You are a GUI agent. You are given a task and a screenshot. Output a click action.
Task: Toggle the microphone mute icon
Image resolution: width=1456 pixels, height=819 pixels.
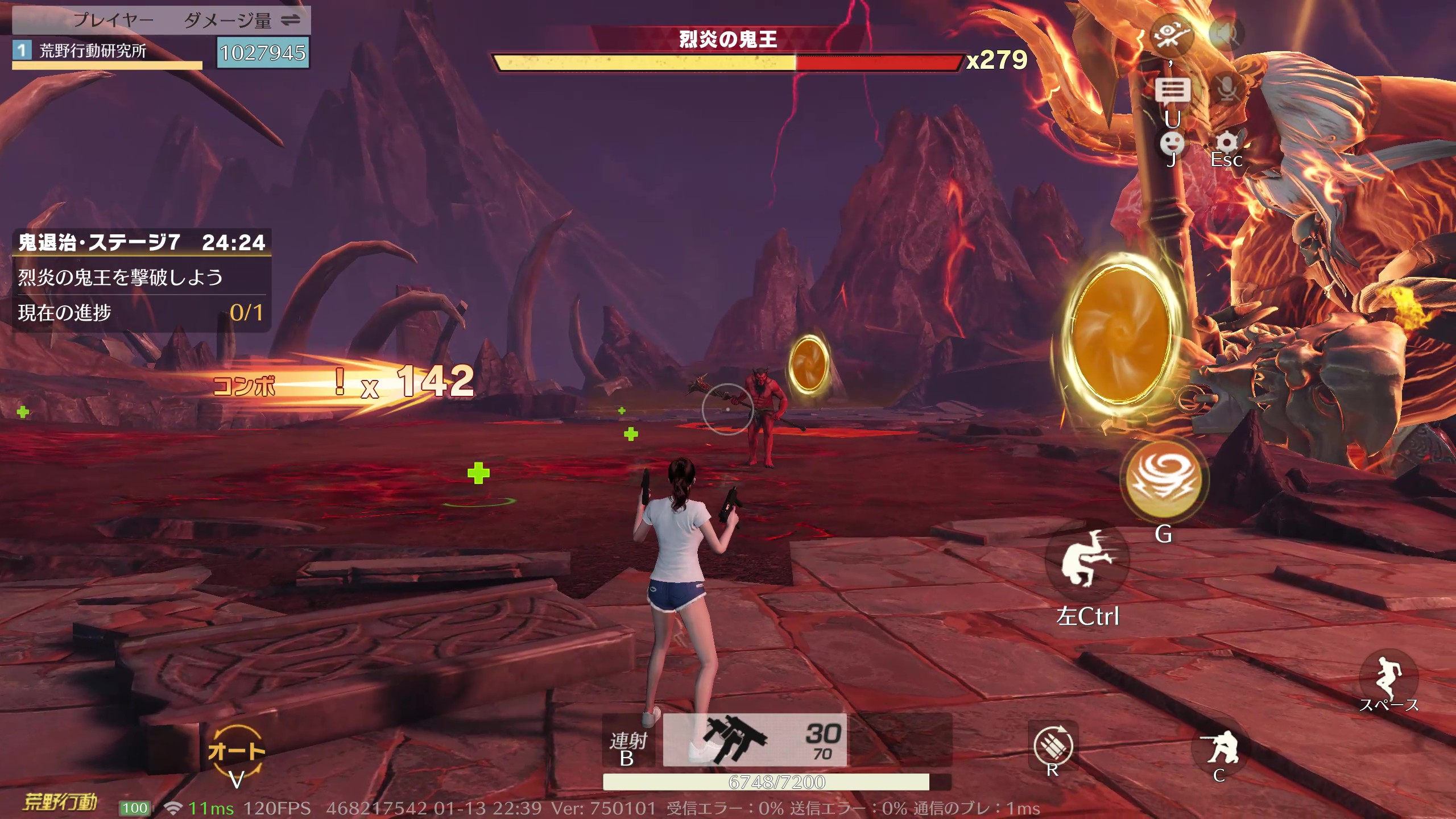point(1228,89)
